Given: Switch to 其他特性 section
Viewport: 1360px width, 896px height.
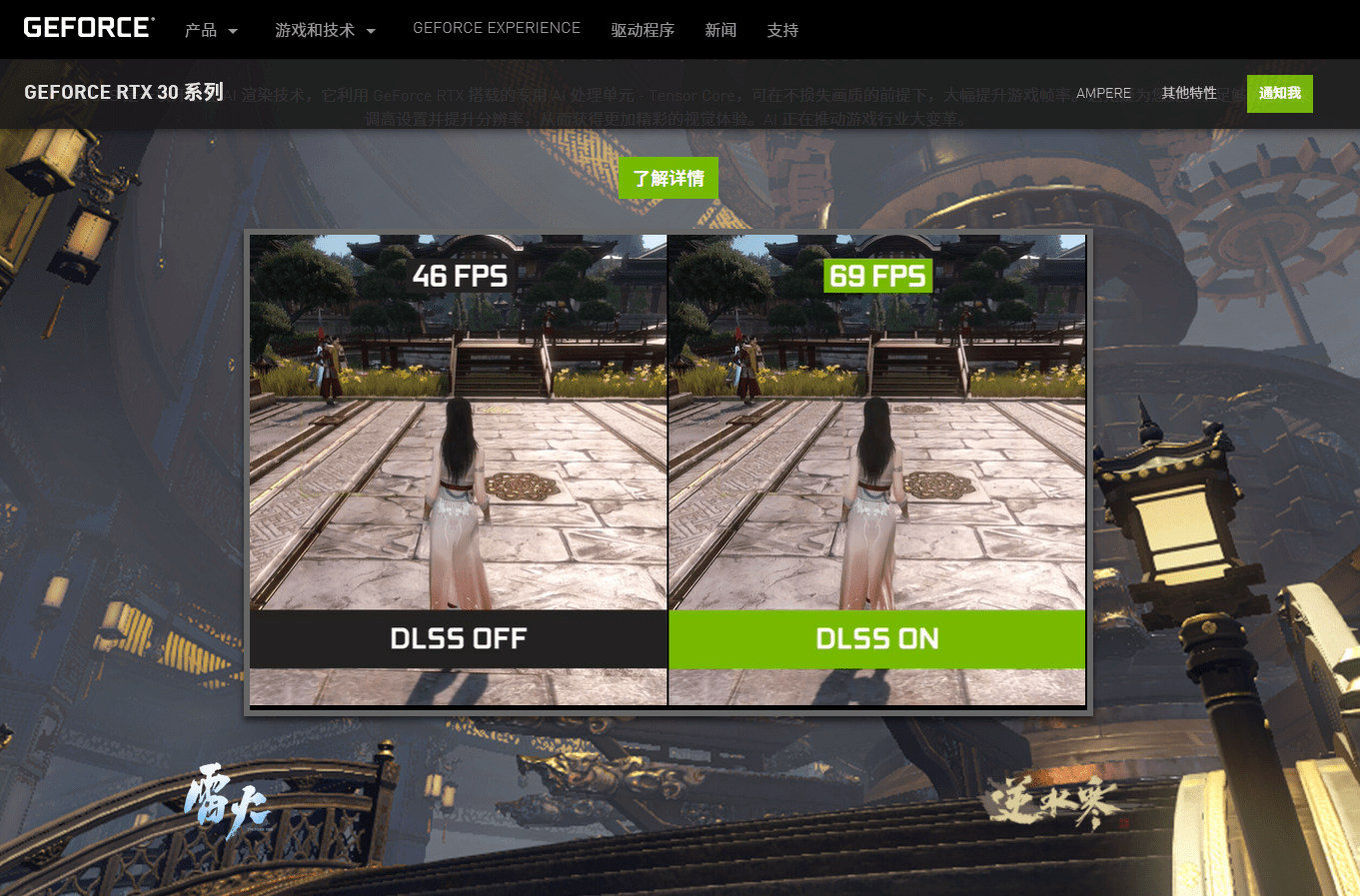Looking at the screenshot, I should (1189, 93).
